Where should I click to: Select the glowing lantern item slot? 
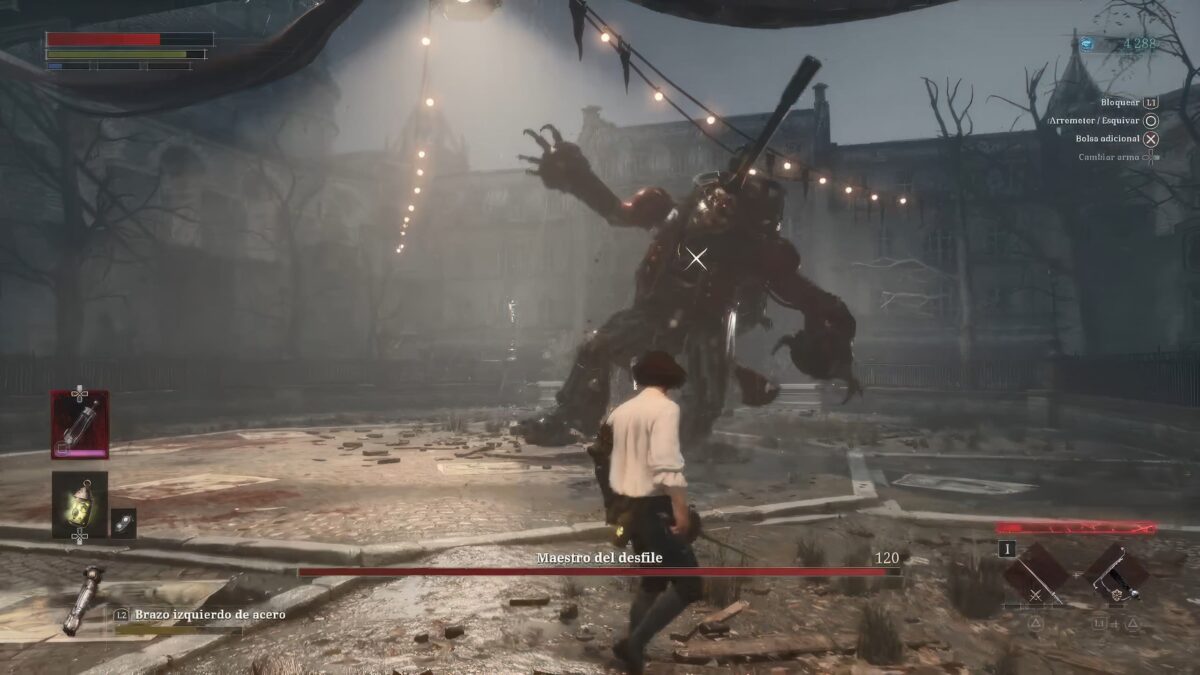tap(80, 504)
